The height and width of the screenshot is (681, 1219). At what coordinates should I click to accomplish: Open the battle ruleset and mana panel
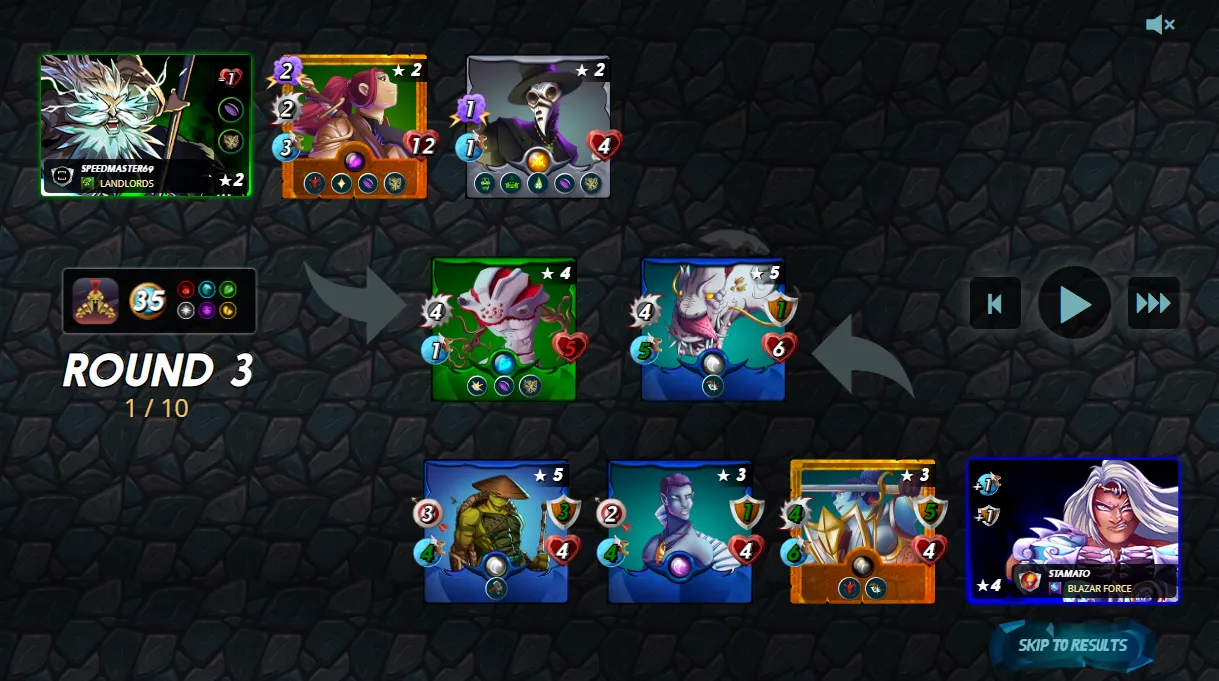coord(159,300)
